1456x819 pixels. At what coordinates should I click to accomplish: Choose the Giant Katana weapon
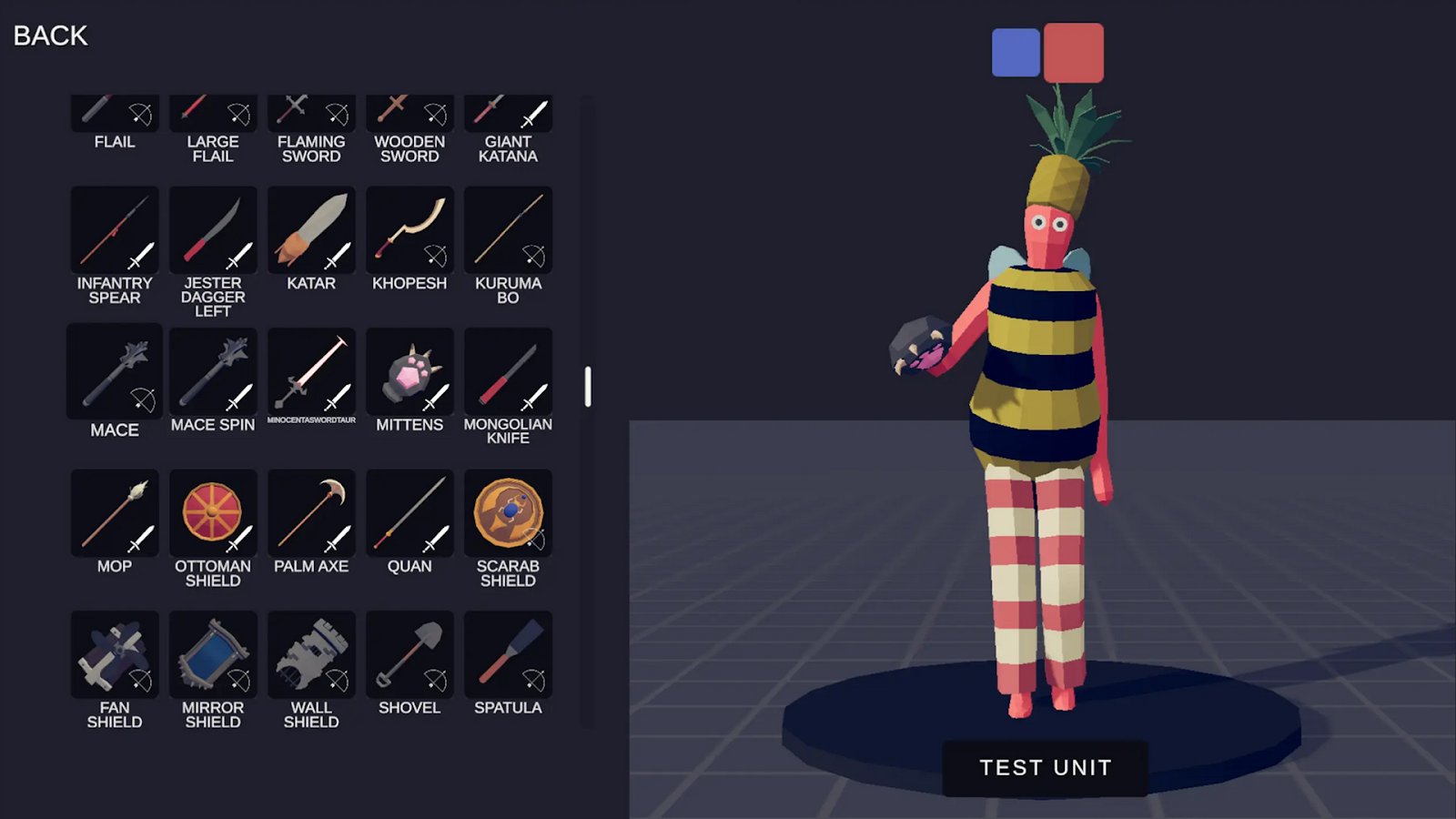[x=507, y=112]
